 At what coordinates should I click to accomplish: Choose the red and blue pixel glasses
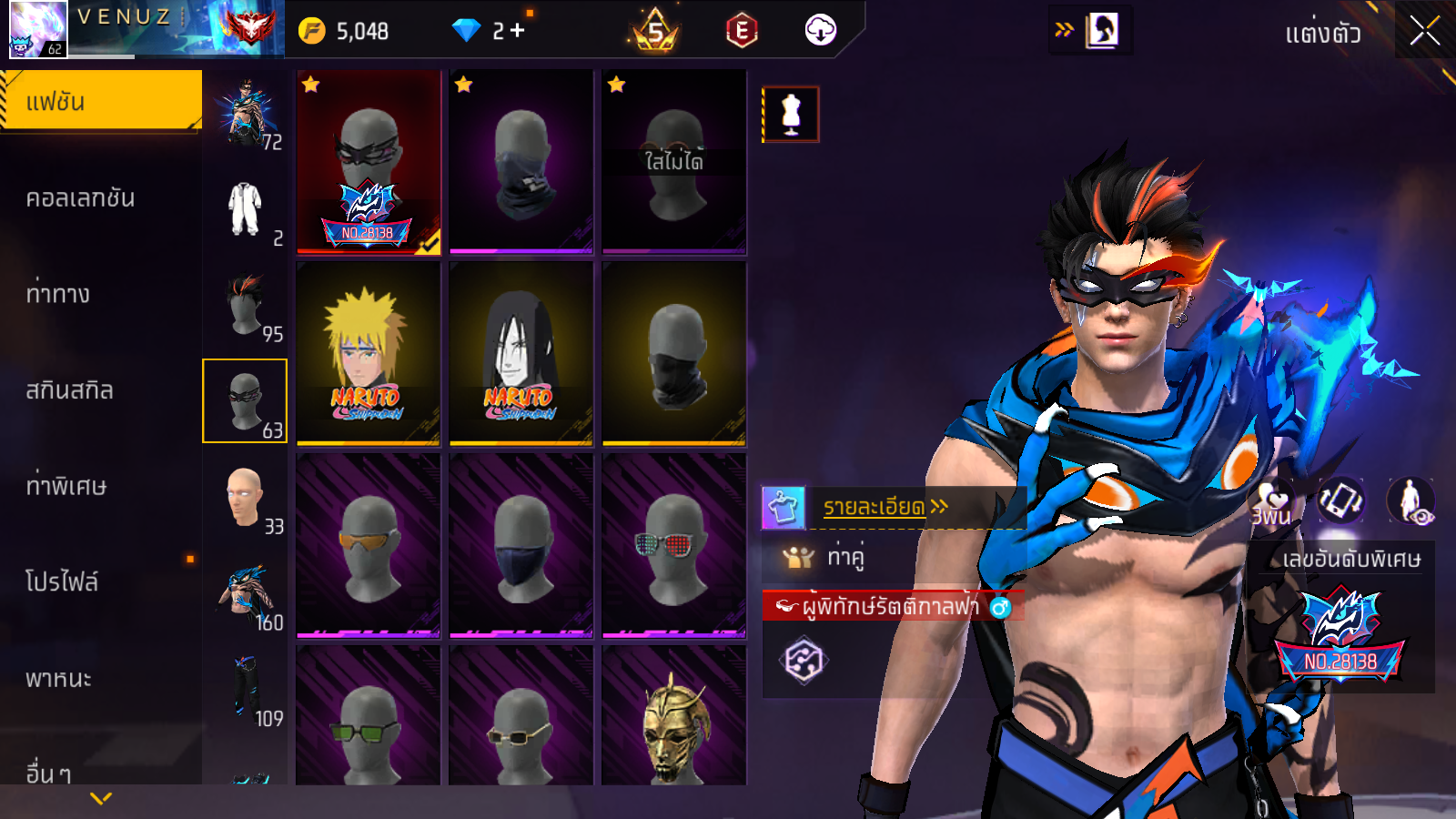[673, 546]
